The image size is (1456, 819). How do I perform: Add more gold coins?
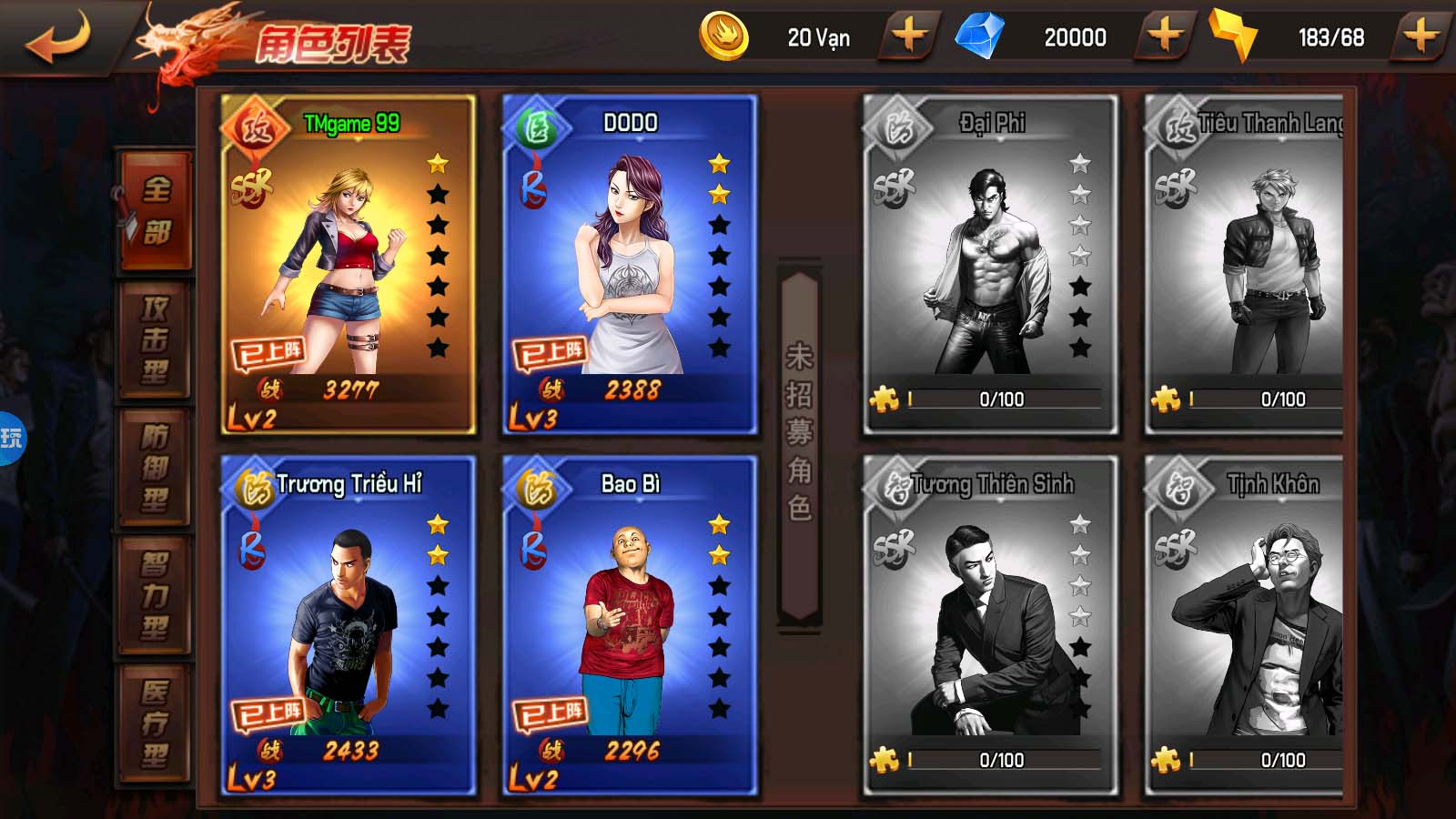909,37
